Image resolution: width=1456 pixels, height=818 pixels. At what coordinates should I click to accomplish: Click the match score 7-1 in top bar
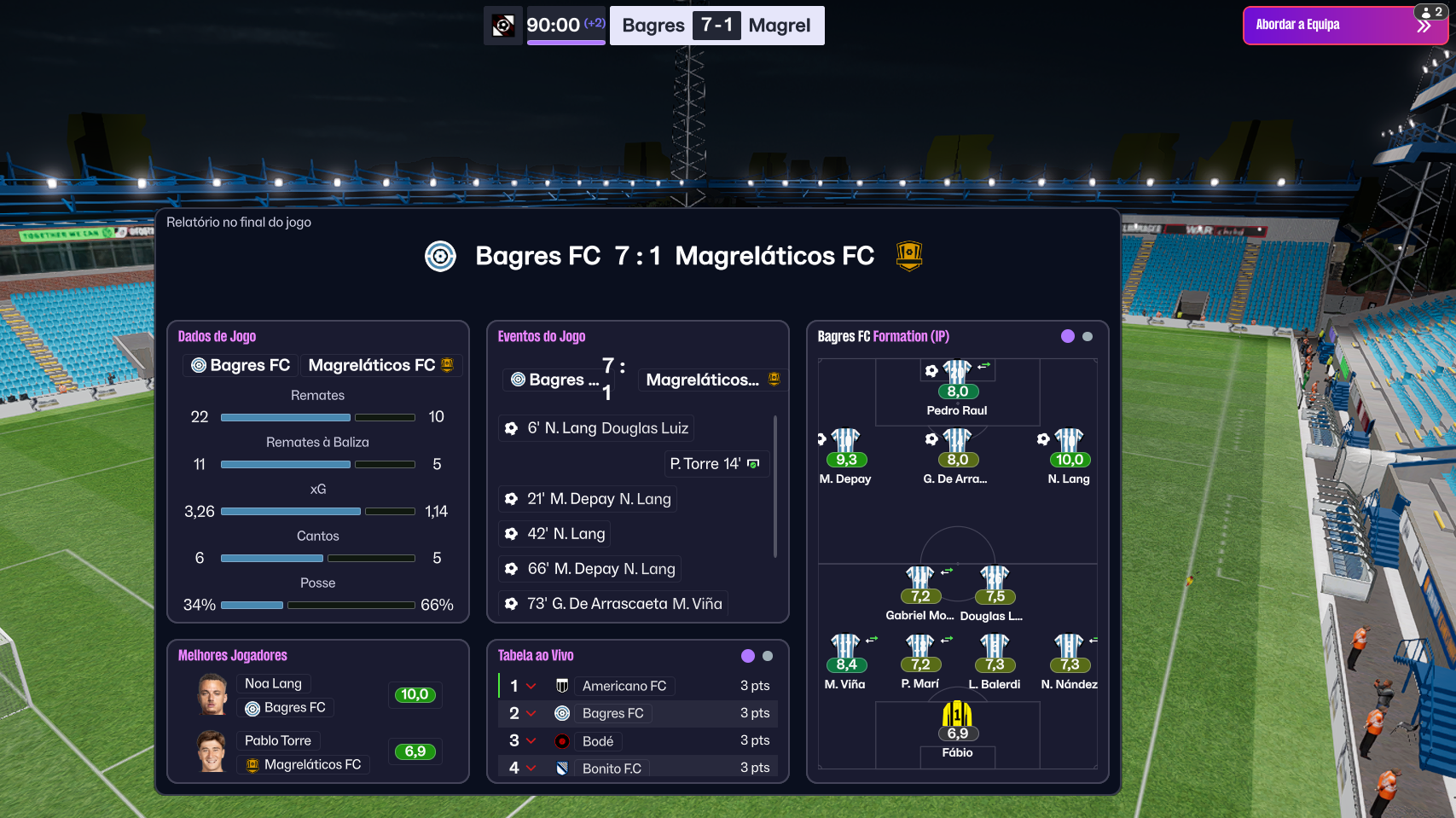pos(716,26)
